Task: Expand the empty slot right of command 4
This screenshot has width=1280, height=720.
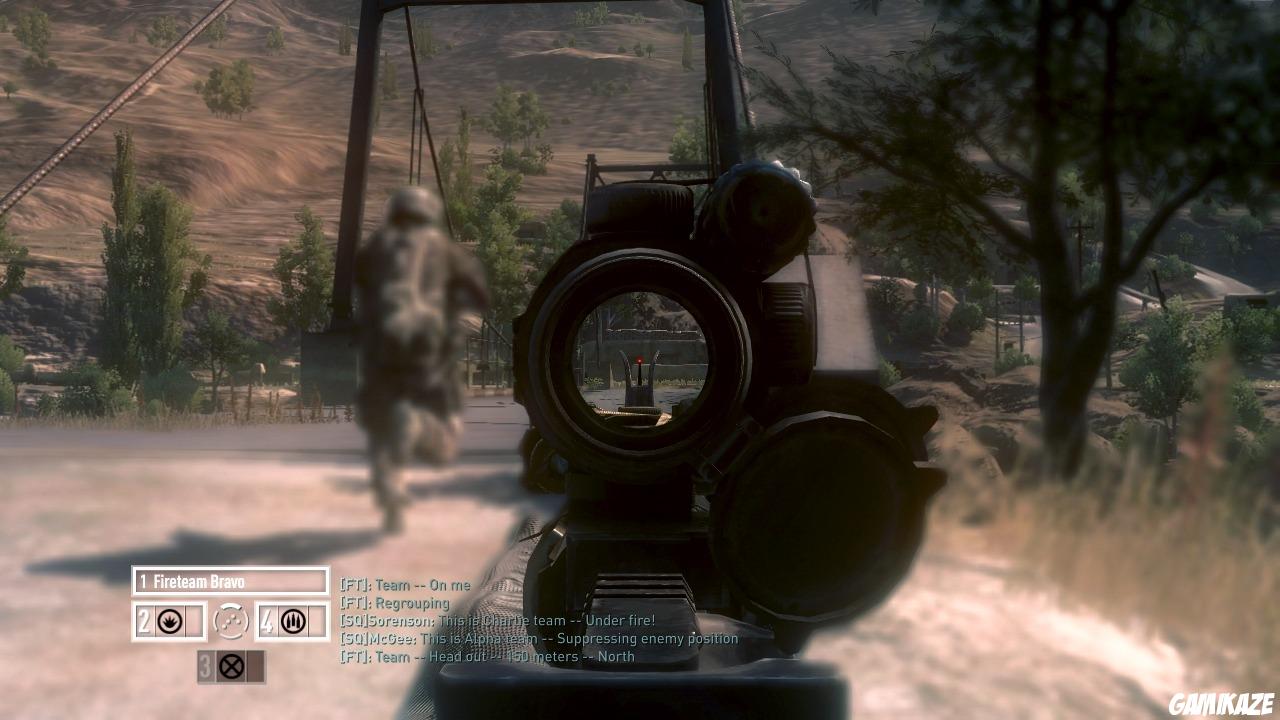Action: click(318, 620)
